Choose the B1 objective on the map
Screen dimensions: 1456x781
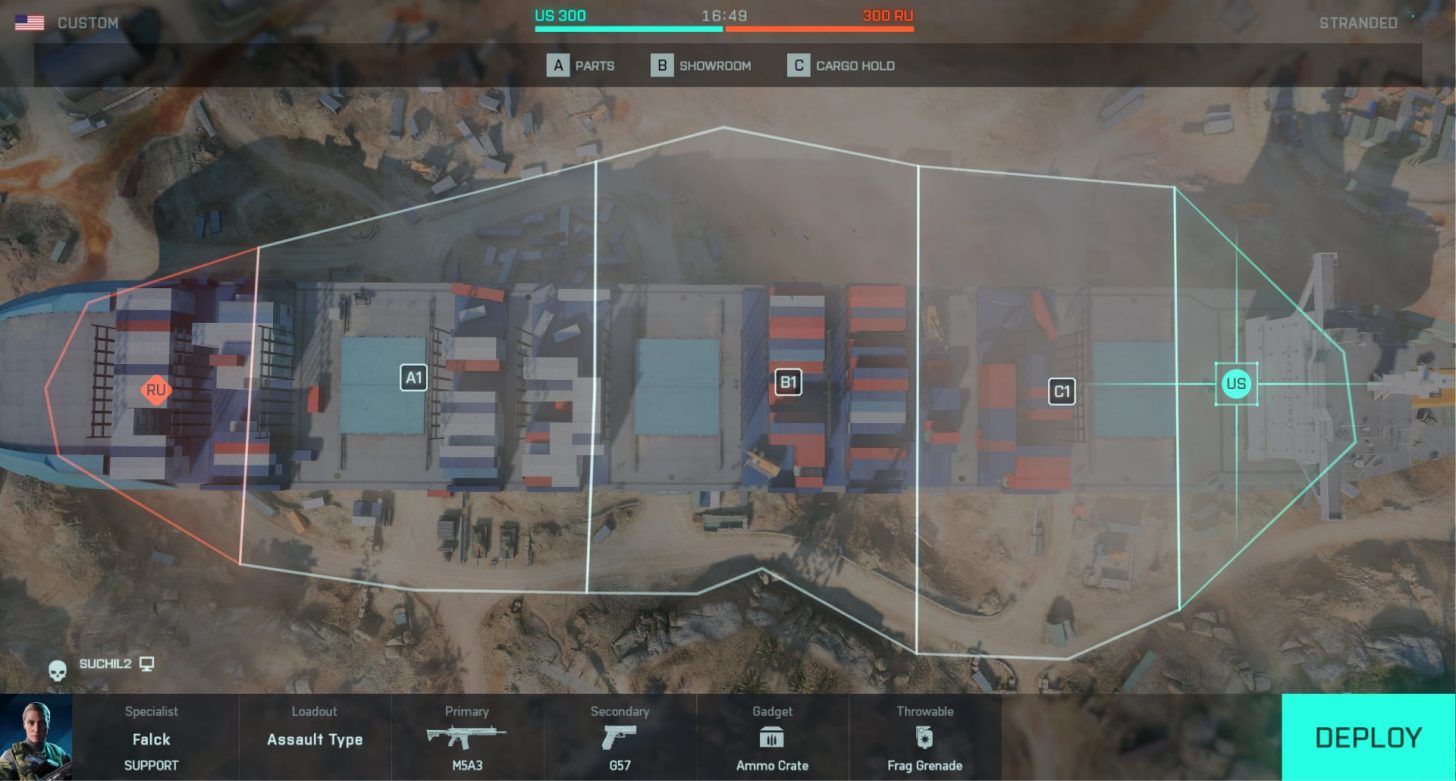coord(788,382)
